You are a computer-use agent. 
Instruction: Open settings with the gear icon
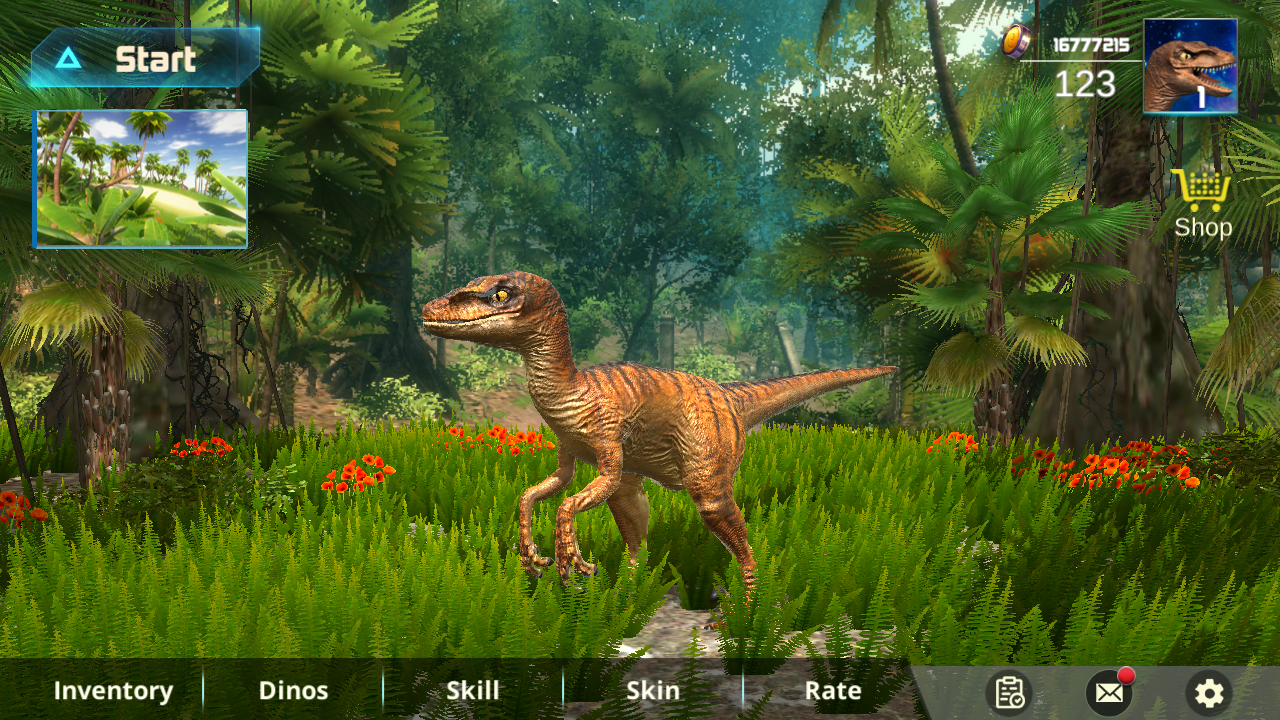click(x=1209, y=692)
